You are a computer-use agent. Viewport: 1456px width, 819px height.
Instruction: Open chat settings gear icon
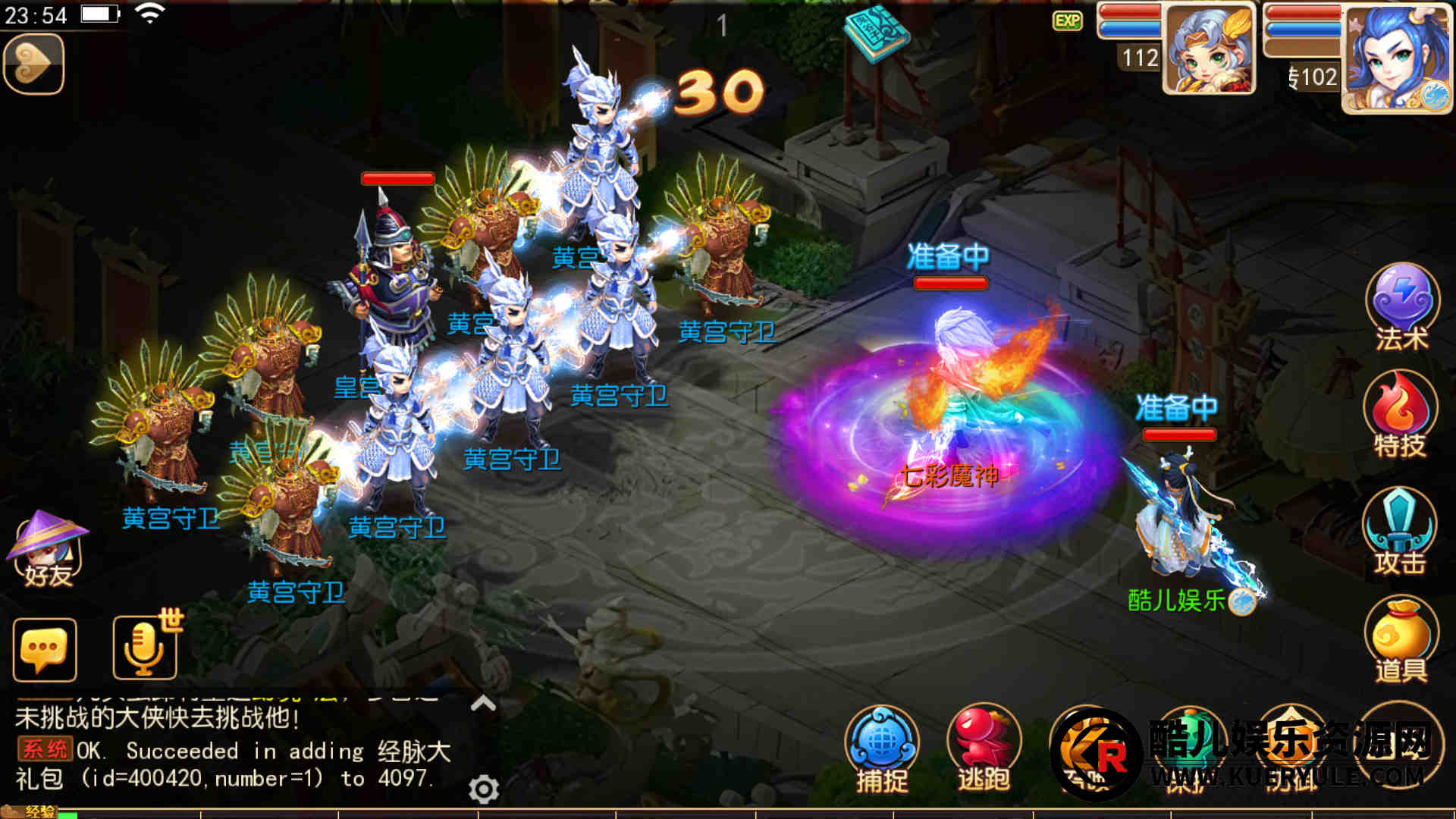(x=484, y=789)
